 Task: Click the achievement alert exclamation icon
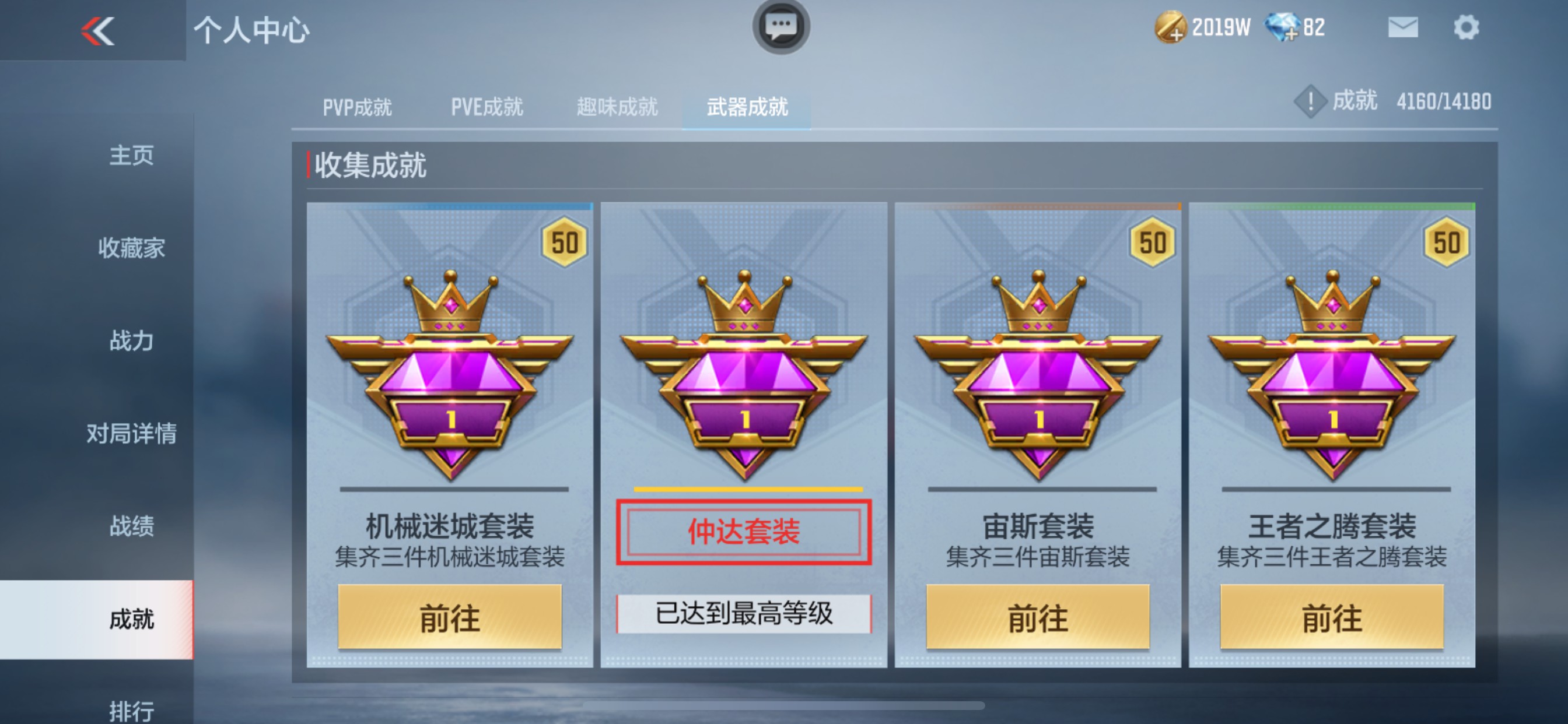pos(1310,101)
